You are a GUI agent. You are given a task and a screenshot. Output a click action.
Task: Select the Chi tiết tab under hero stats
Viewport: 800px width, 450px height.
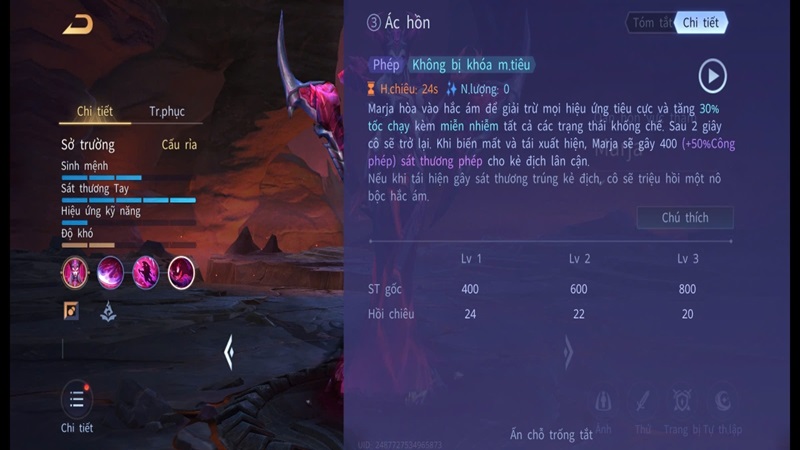(x=95, y=112)
